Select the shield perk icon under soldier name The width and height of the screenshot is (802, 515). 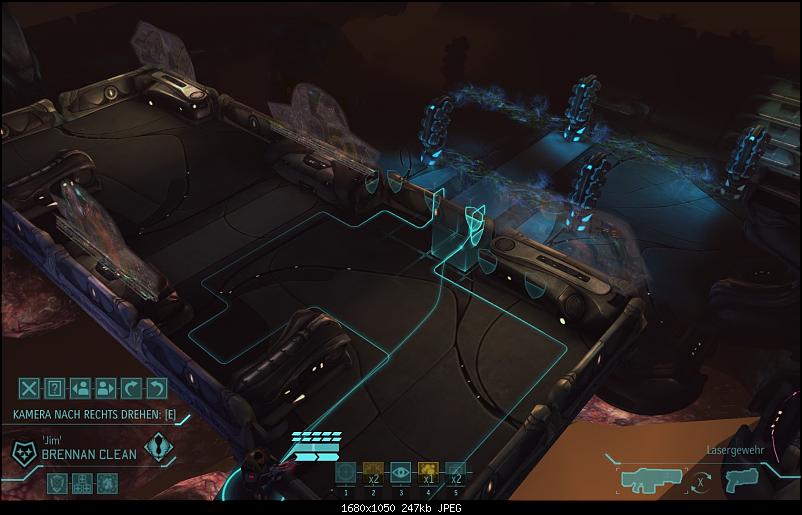pyautogui.click(x=58, y=483)
